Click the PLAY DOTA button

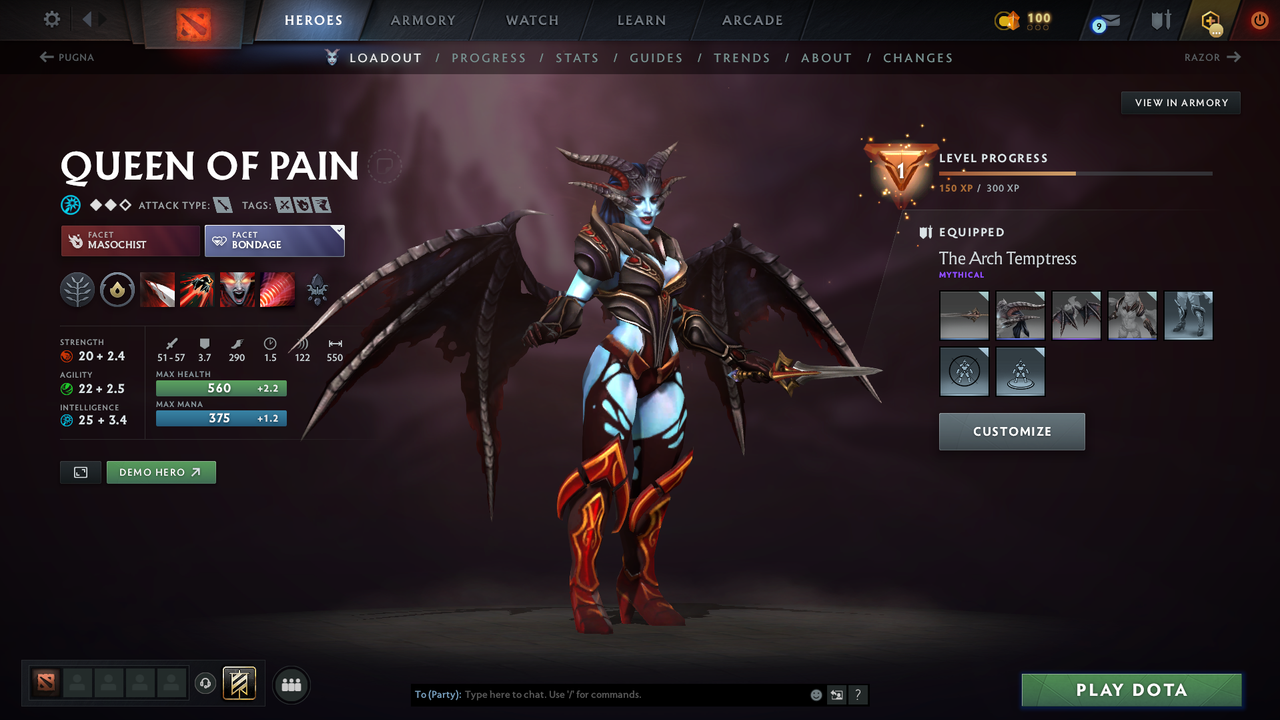pyautogui.click(x=1131, y=689)
